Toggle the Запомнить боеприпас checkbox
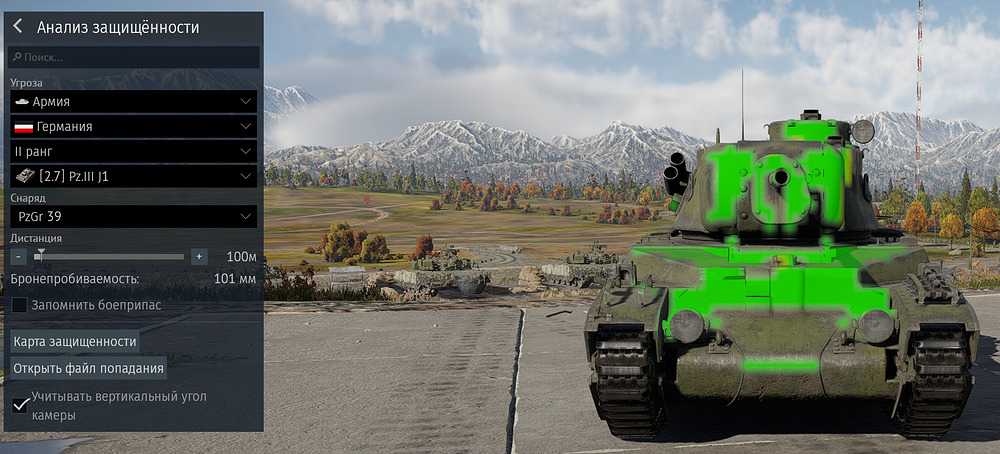Screen dimensions: 1000x454 click(19, 304)
